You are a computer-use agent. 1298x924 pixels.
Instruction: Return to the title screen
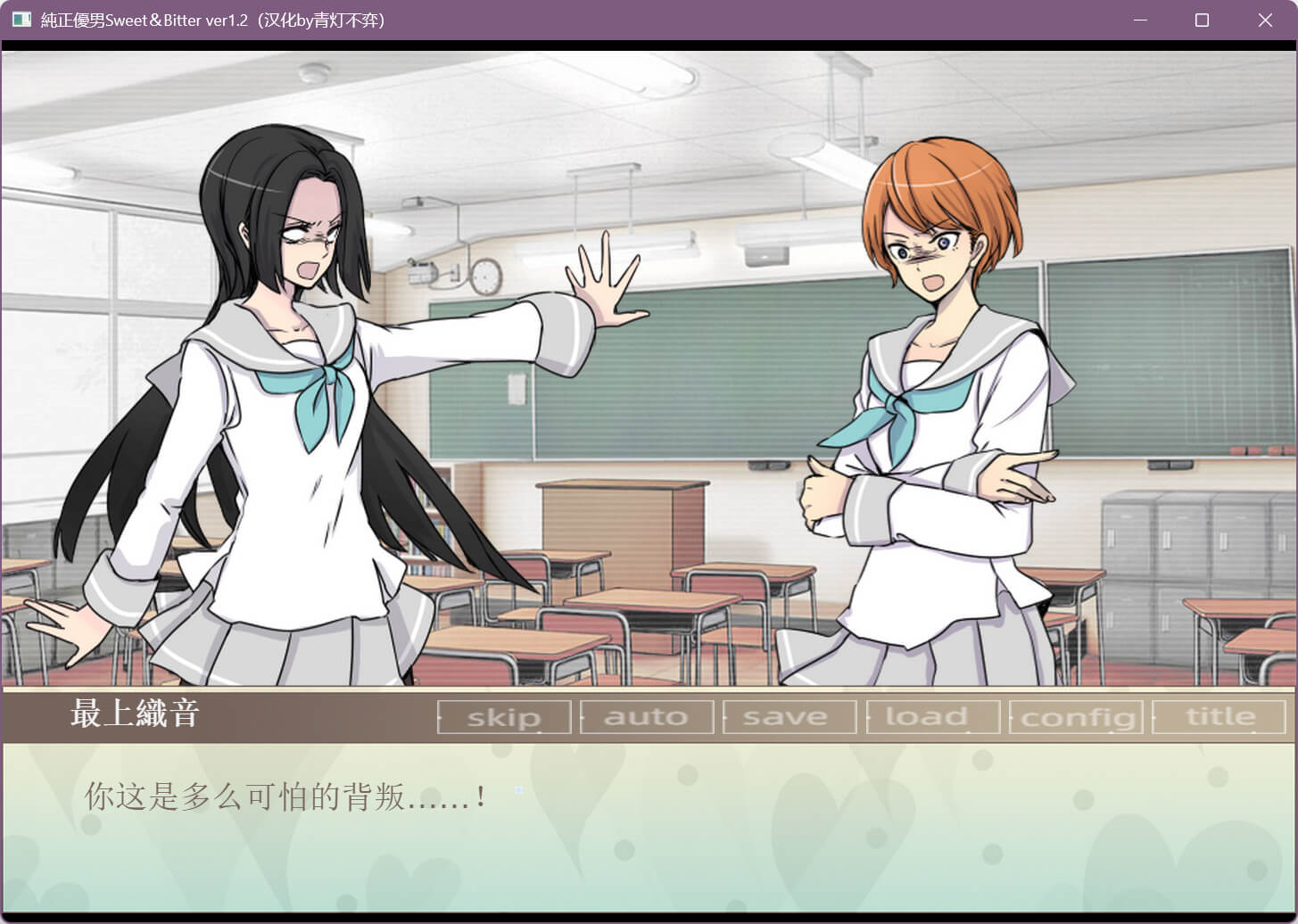coord(1219,717)
